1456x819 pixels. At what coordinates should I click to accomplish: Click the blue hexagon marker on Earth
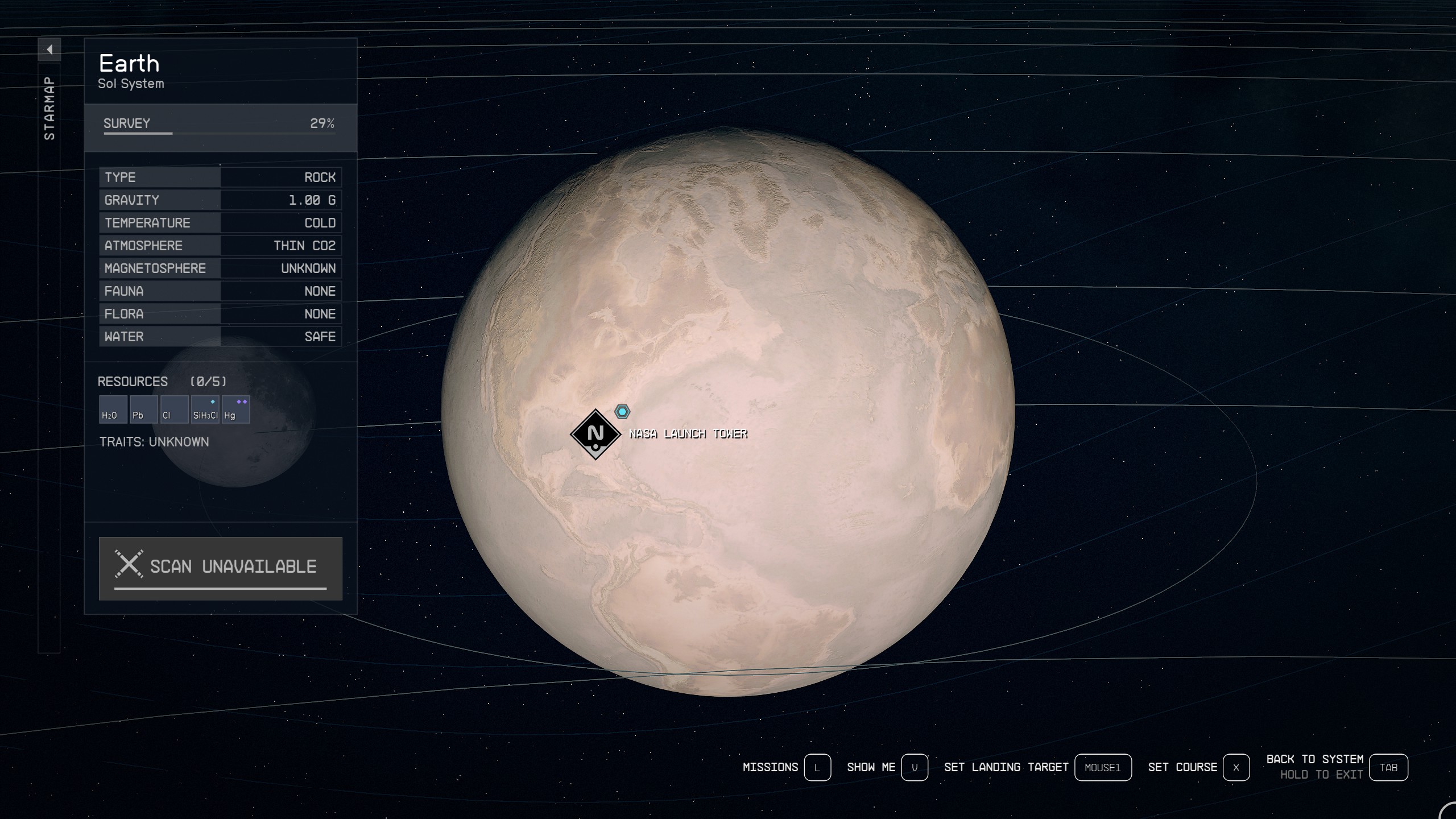[622, 411]
